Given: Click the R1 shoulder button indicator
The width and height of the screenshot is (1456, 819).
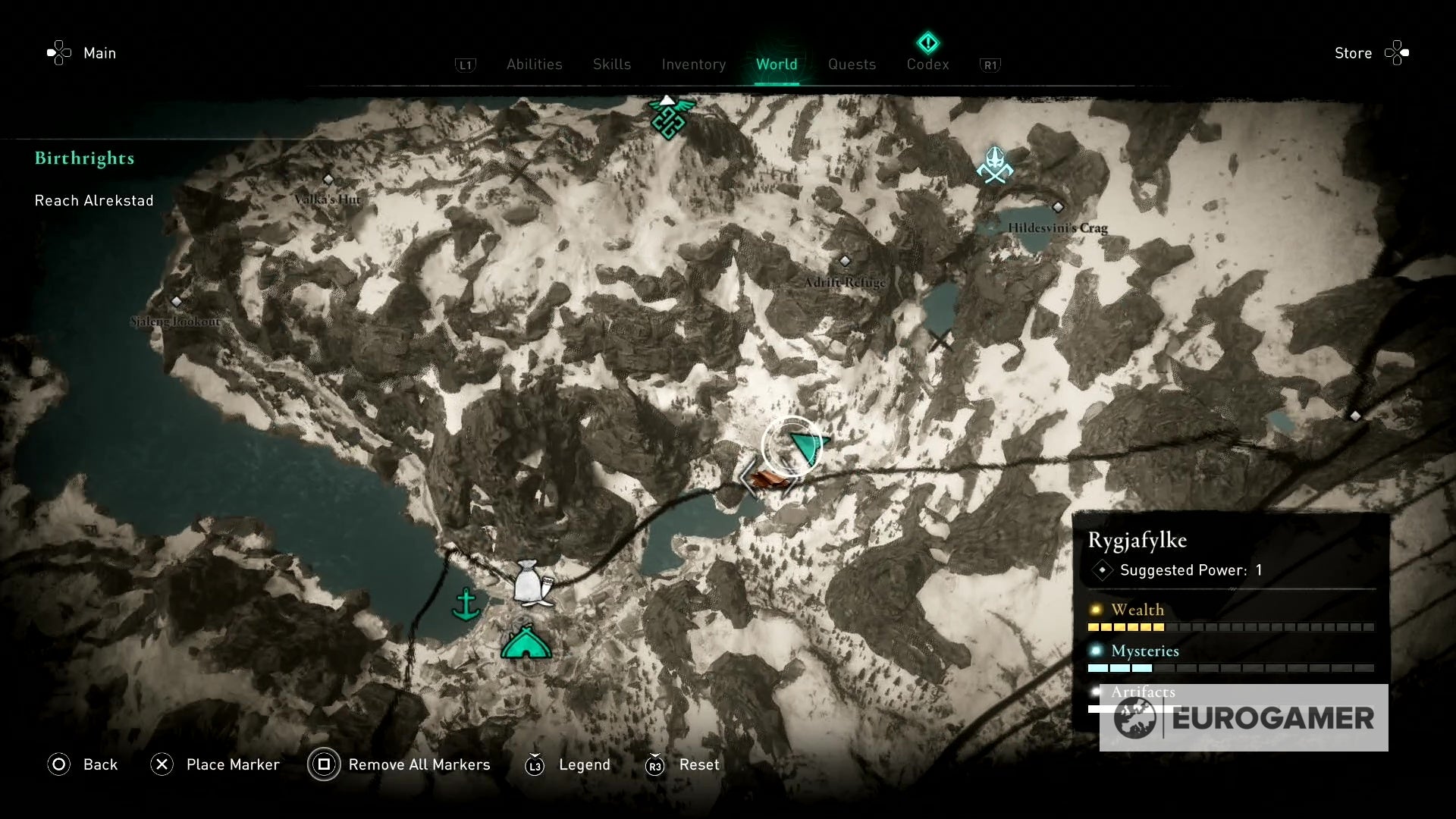Looking at the screenshot, I should (x=990, y=65).
